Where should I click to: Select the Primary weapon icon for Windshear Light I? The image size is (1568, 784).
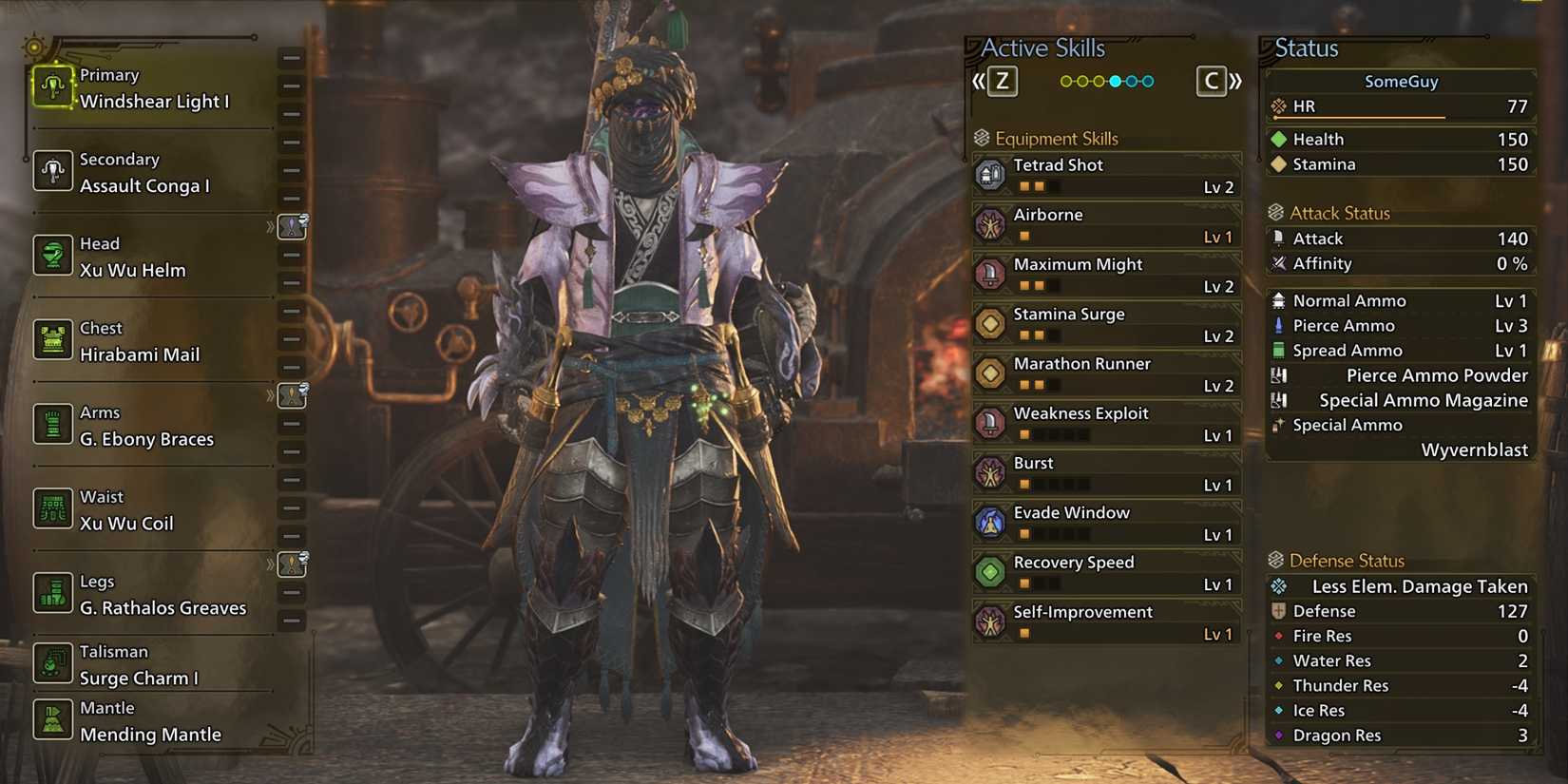point(52,87)
